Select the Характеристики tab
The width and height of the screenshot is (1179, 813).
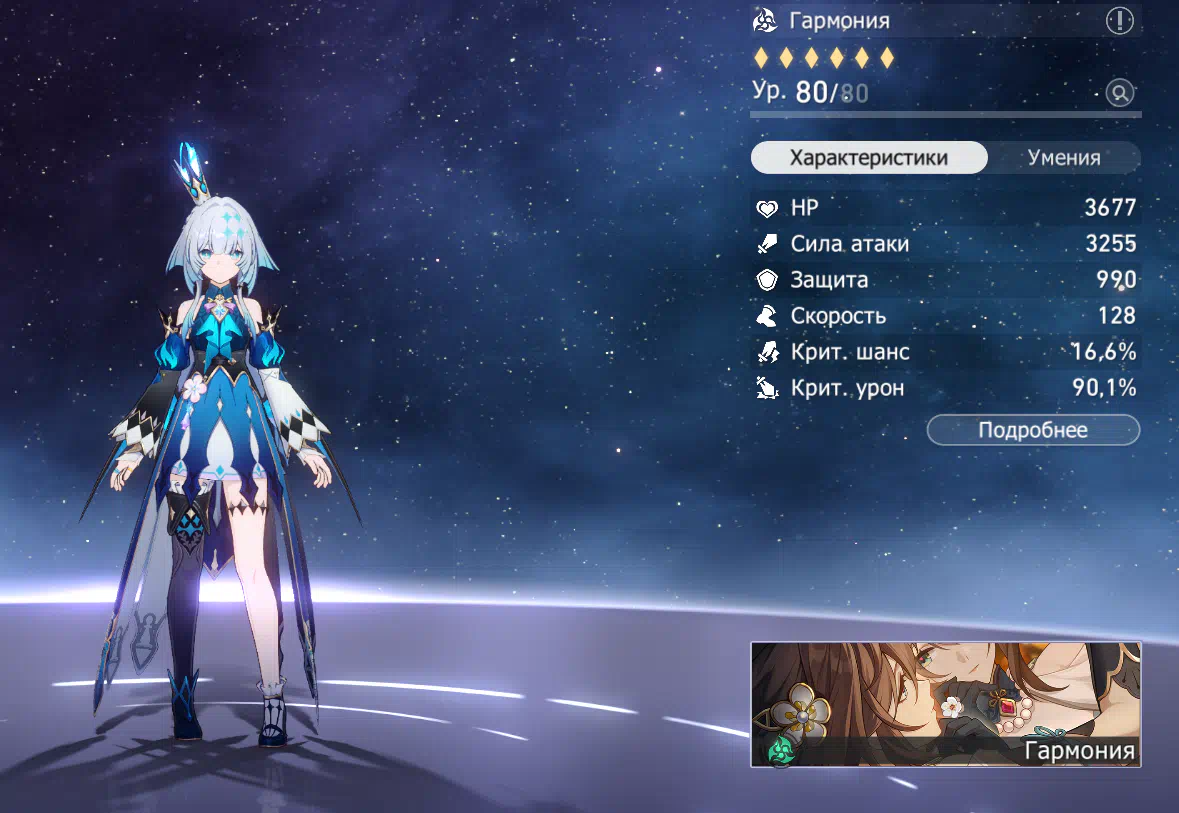[x=869, y=158]
